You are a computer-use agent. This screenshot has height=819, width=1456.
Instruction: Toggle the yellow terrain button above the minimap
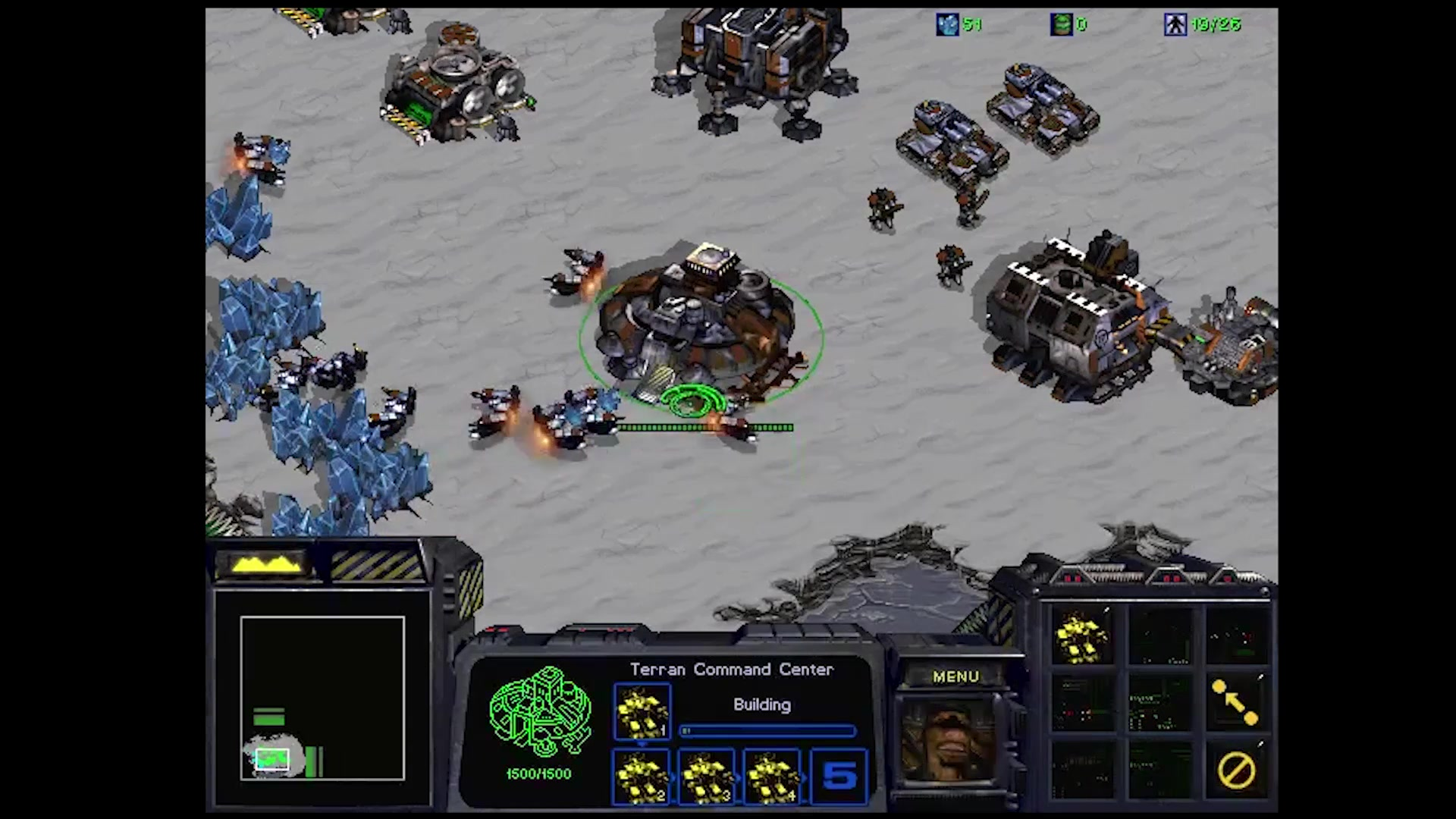(262, 565)
